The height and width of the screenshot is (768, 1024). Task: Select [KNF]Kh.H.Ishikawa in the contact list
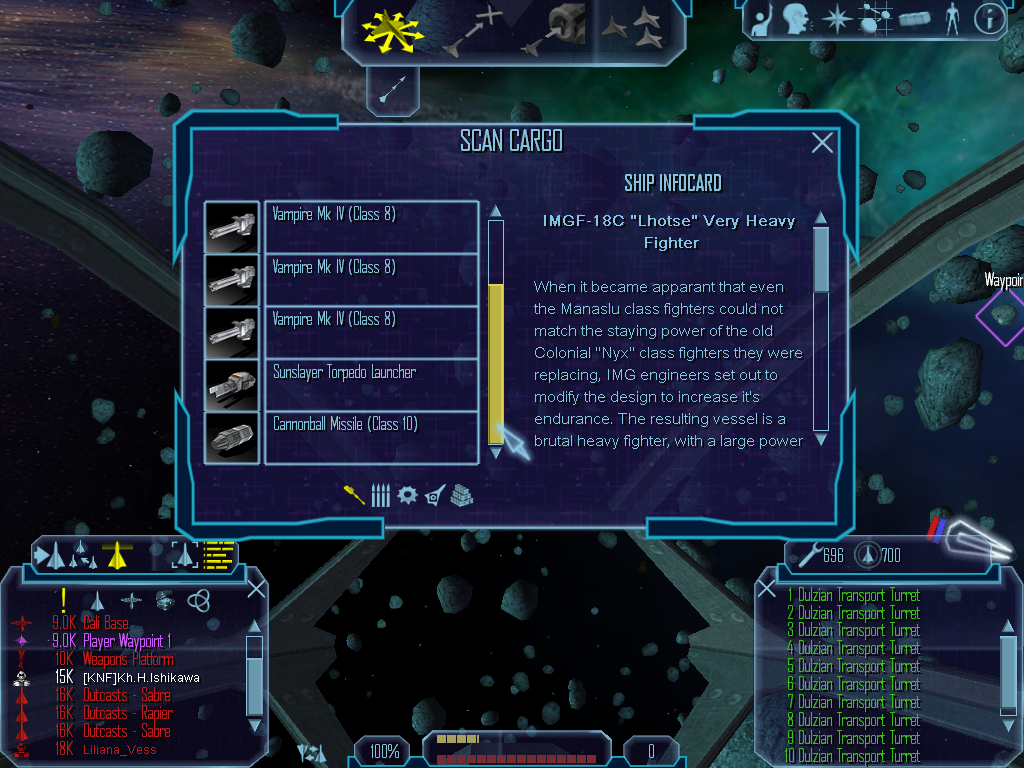pos(141,678)
